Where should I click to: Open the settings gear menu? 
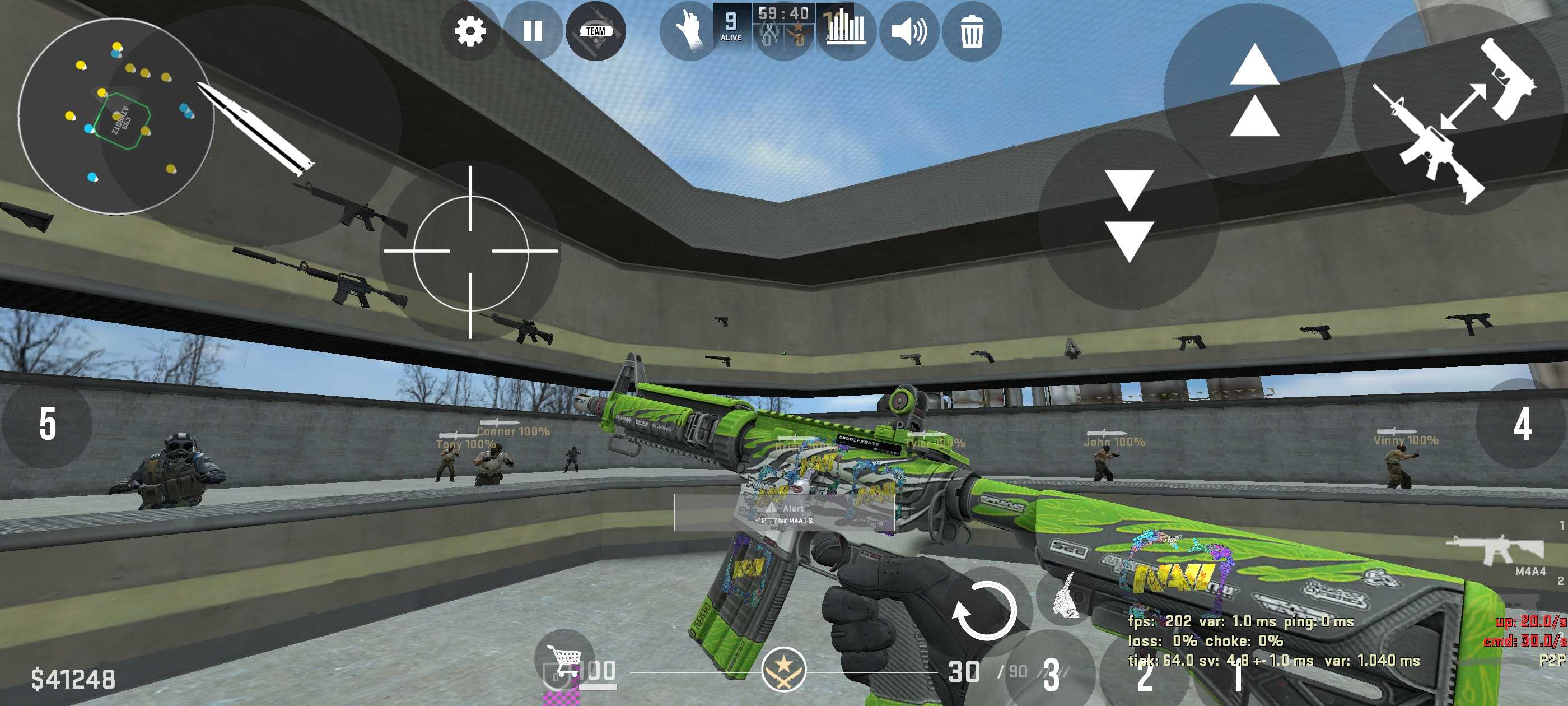click(470, 31)
